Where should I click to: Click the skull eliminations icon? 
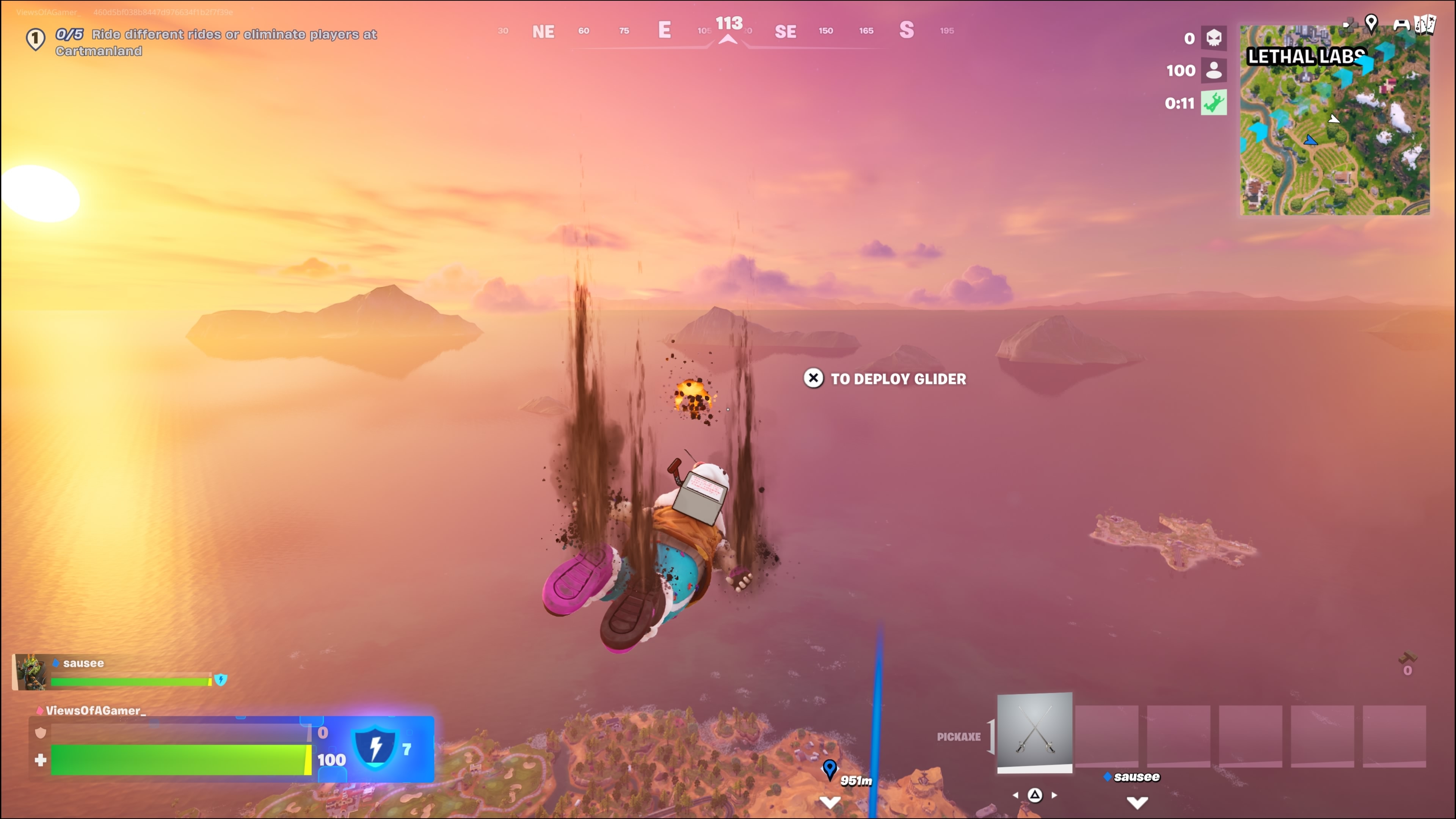tap(1213, 38)
